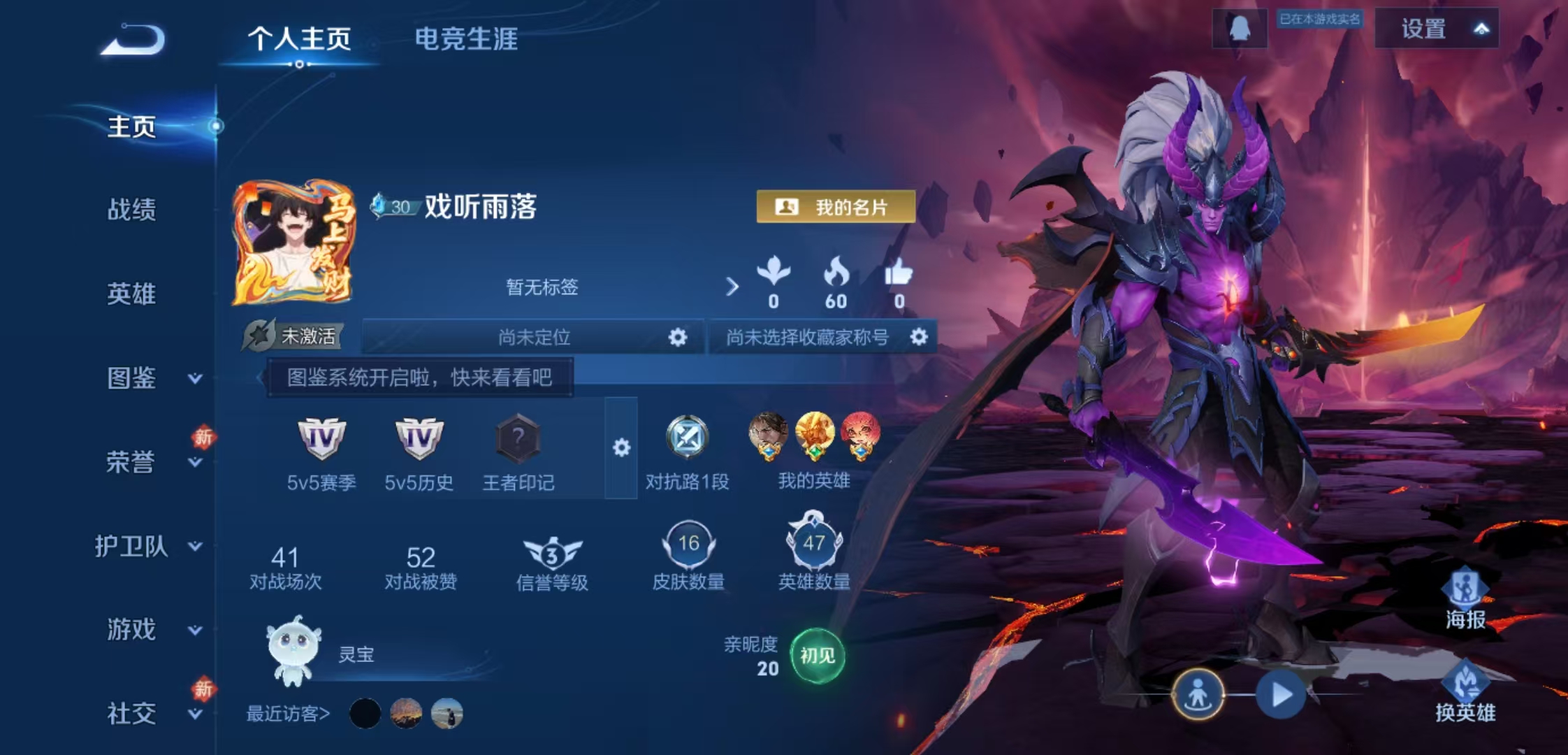
Task: Configure the 尚未定位 position setting
Action: coord(677,338)
